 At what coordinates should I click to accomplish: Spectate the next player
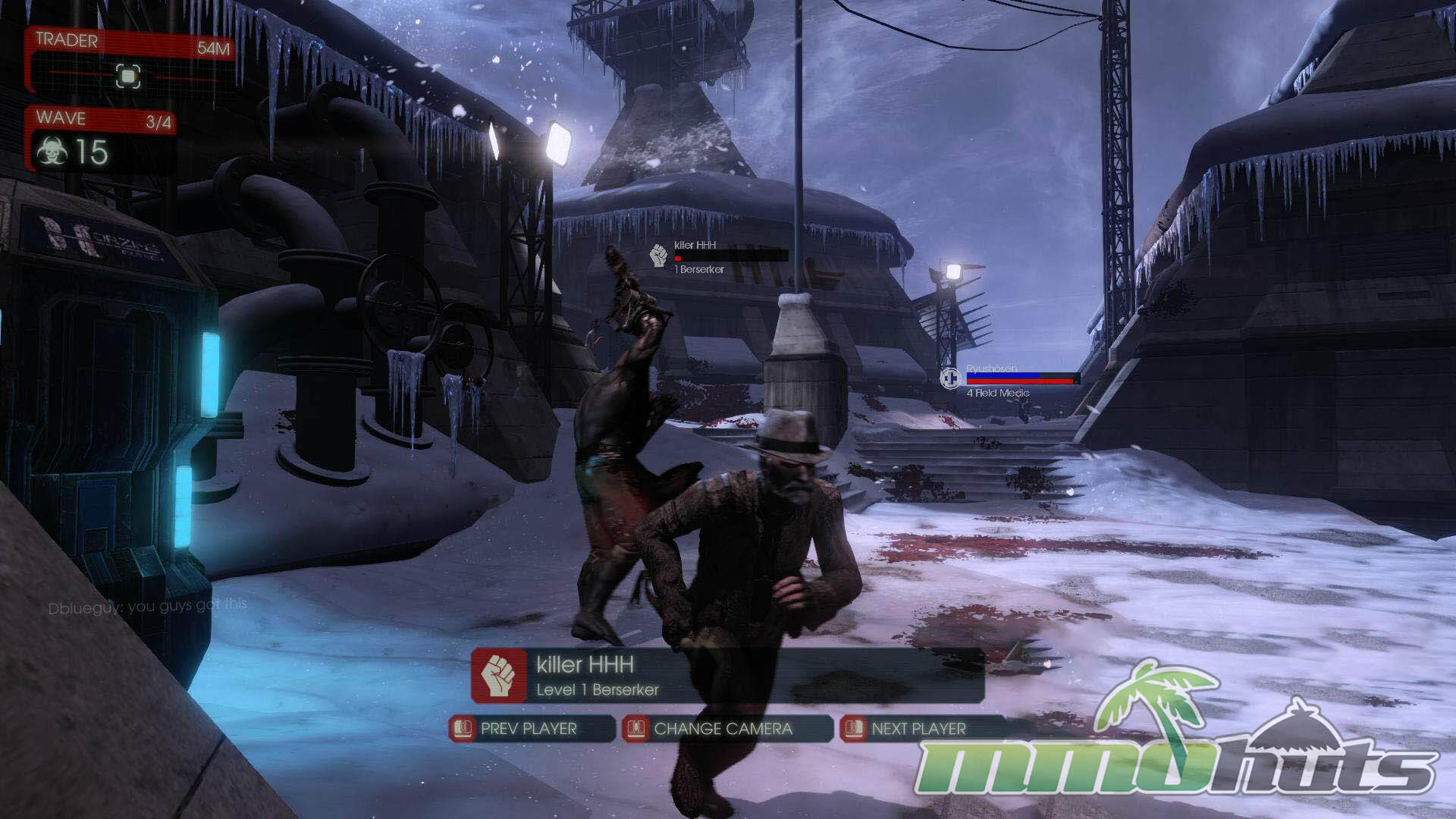(x=918, y=729)
